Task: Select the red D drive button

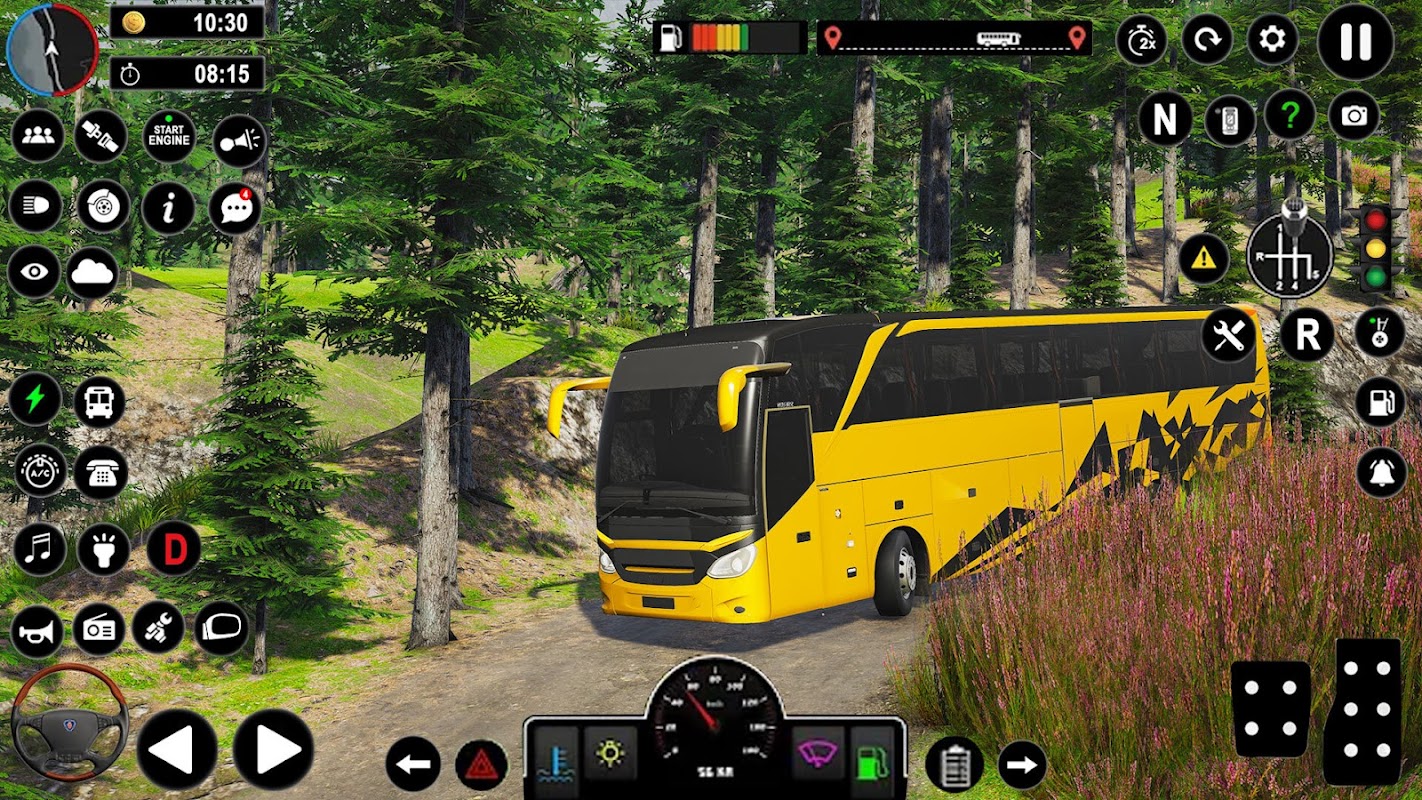Action: coord(174,549)
